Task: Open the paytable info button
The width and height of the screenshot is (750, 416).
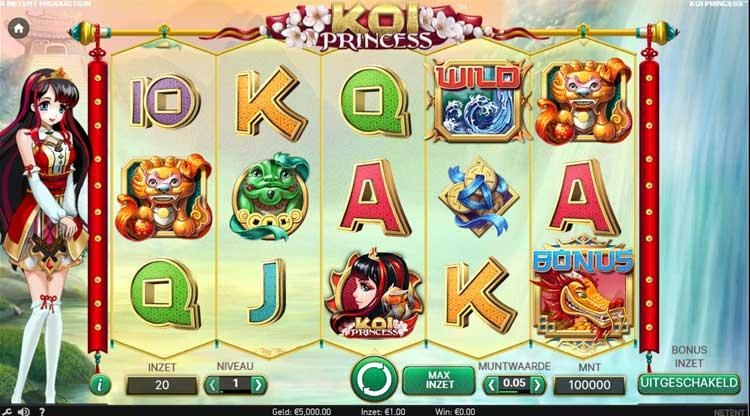Action: (x=99, y=384)
